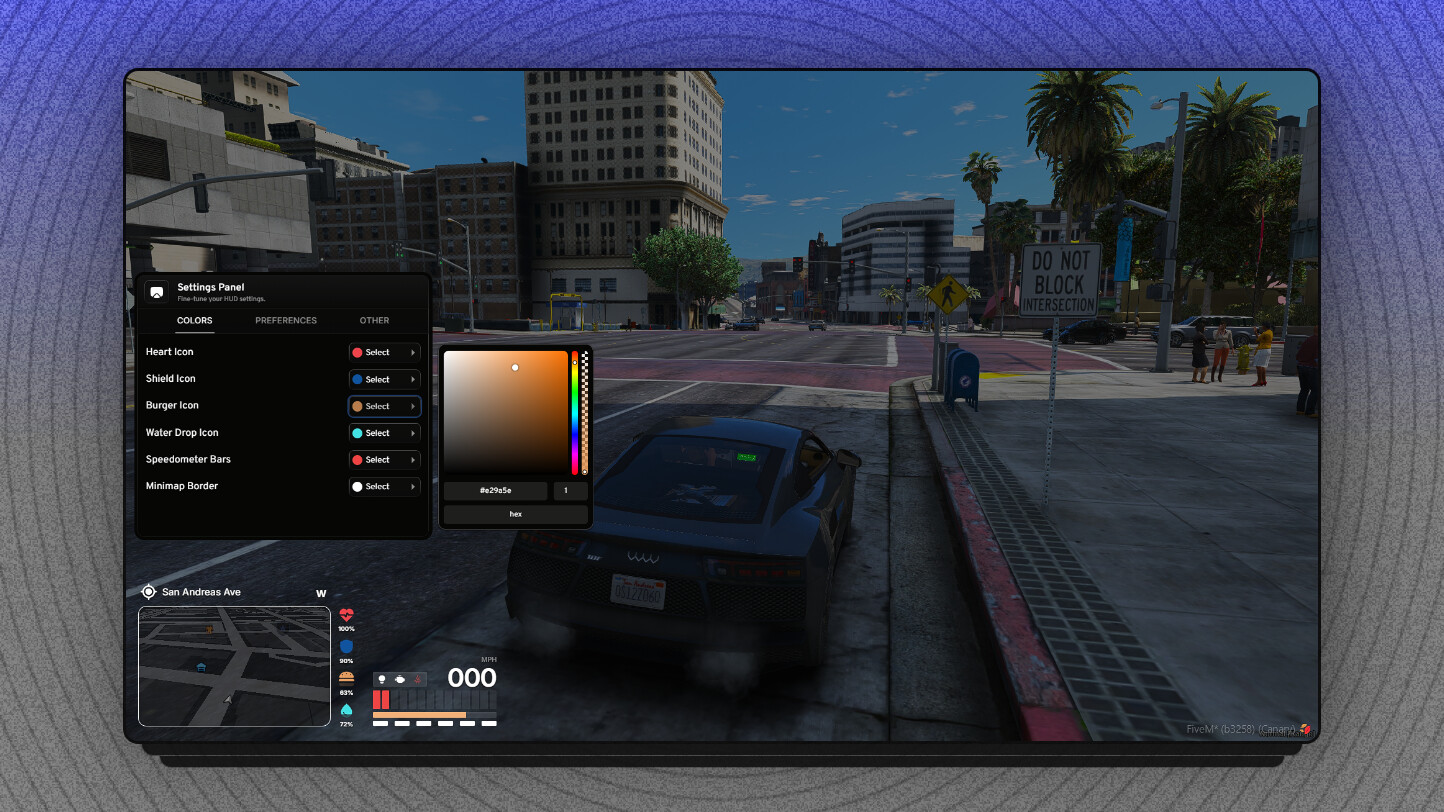
Task: Click the Settings Panel logo icon in the header
Action: (156, 291)
